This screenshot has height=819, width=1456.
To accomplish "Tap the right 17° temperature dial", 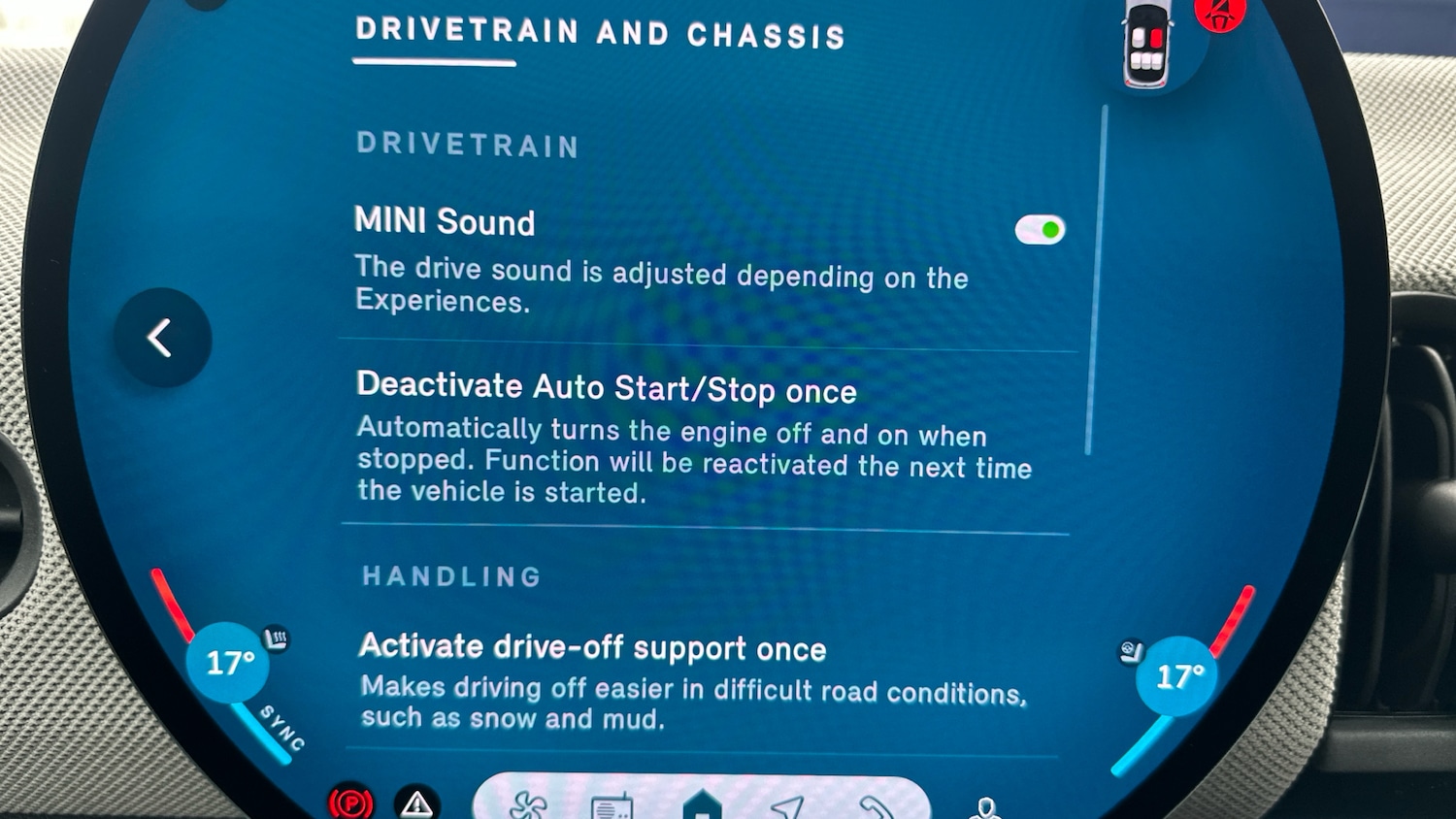I will 1178,676.
